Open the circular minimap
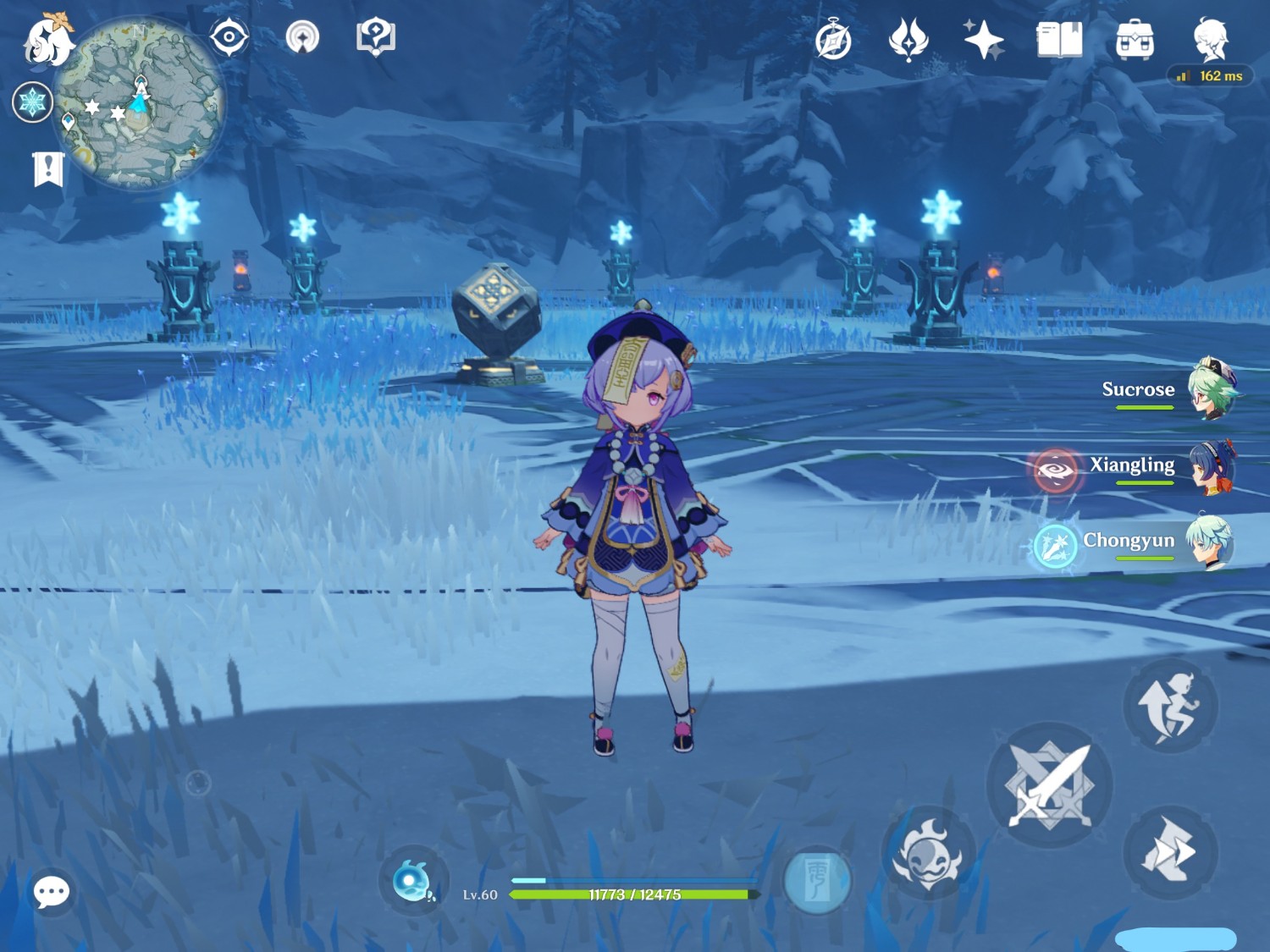This screenshot has width=1270, height=952. tap(140, 103)
